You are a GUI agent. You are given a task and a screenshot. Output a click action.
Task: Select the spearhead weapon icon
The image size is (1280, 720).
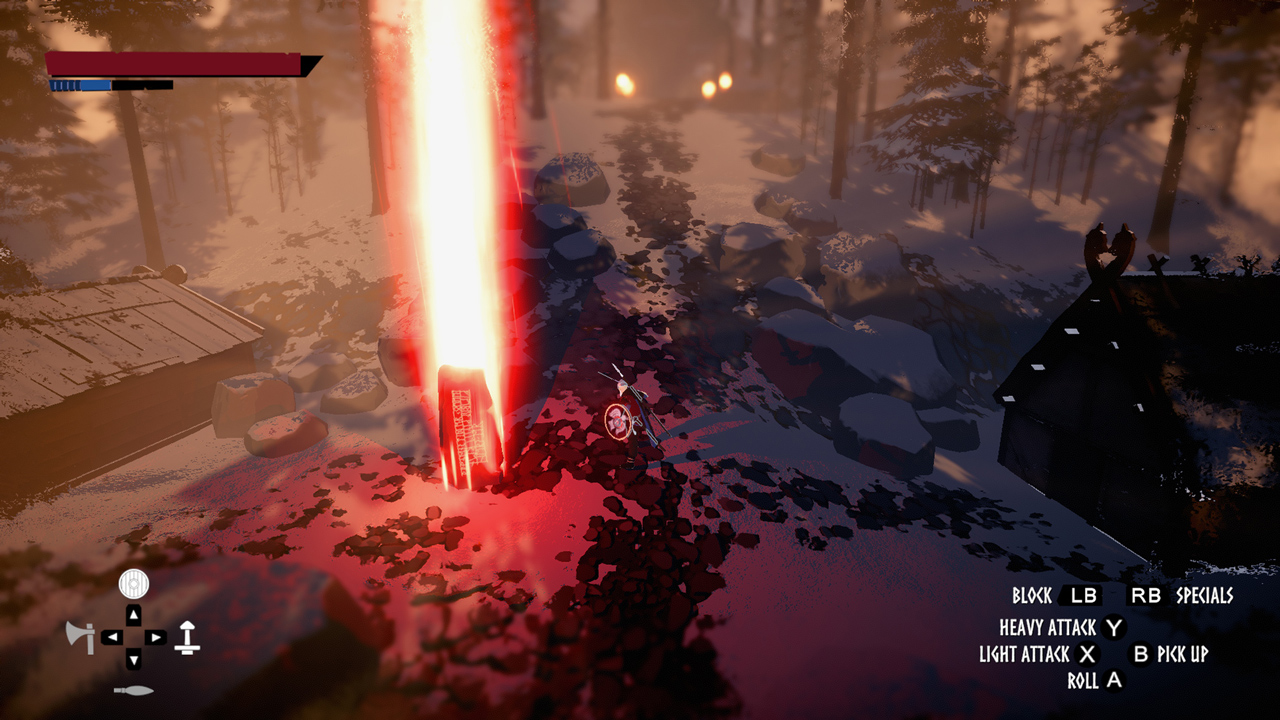click(x=133, y=689)
